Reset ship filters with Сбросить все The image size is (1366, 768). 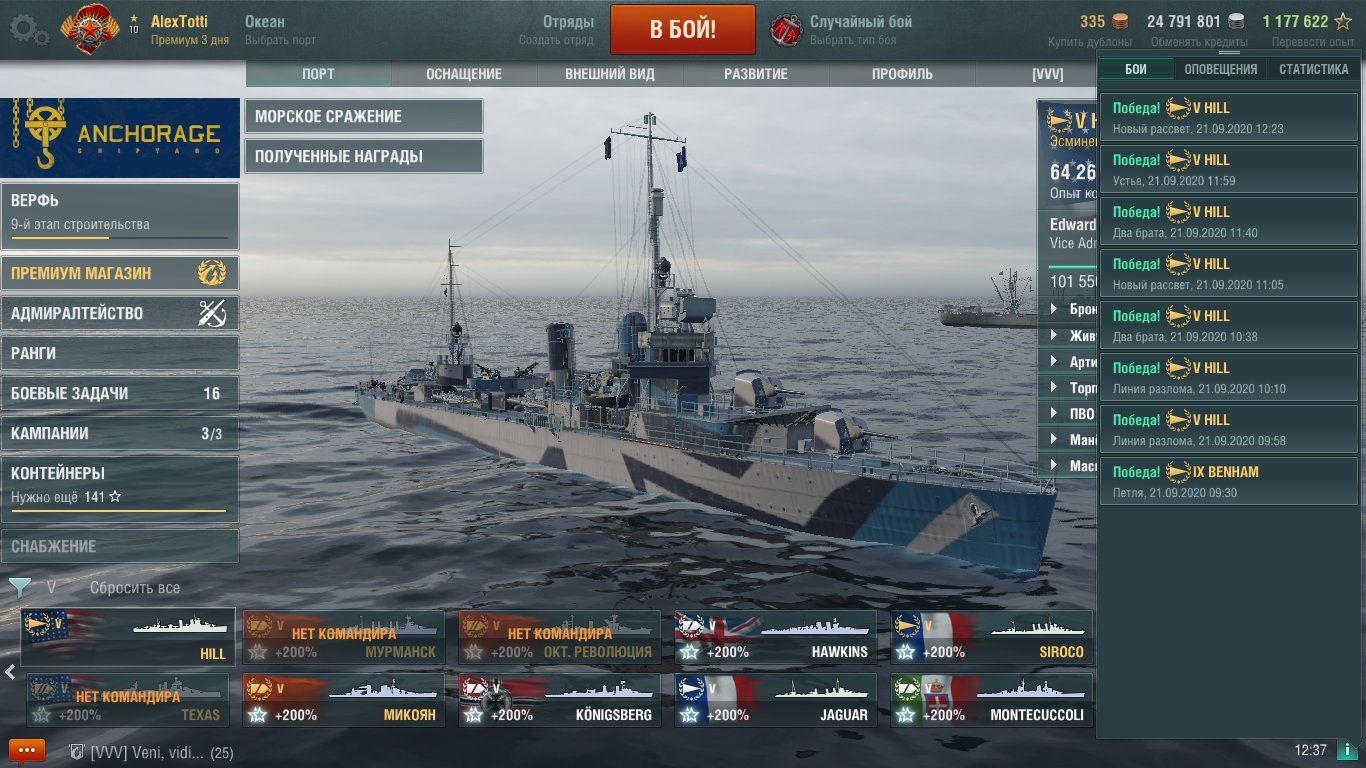(135, 588)
